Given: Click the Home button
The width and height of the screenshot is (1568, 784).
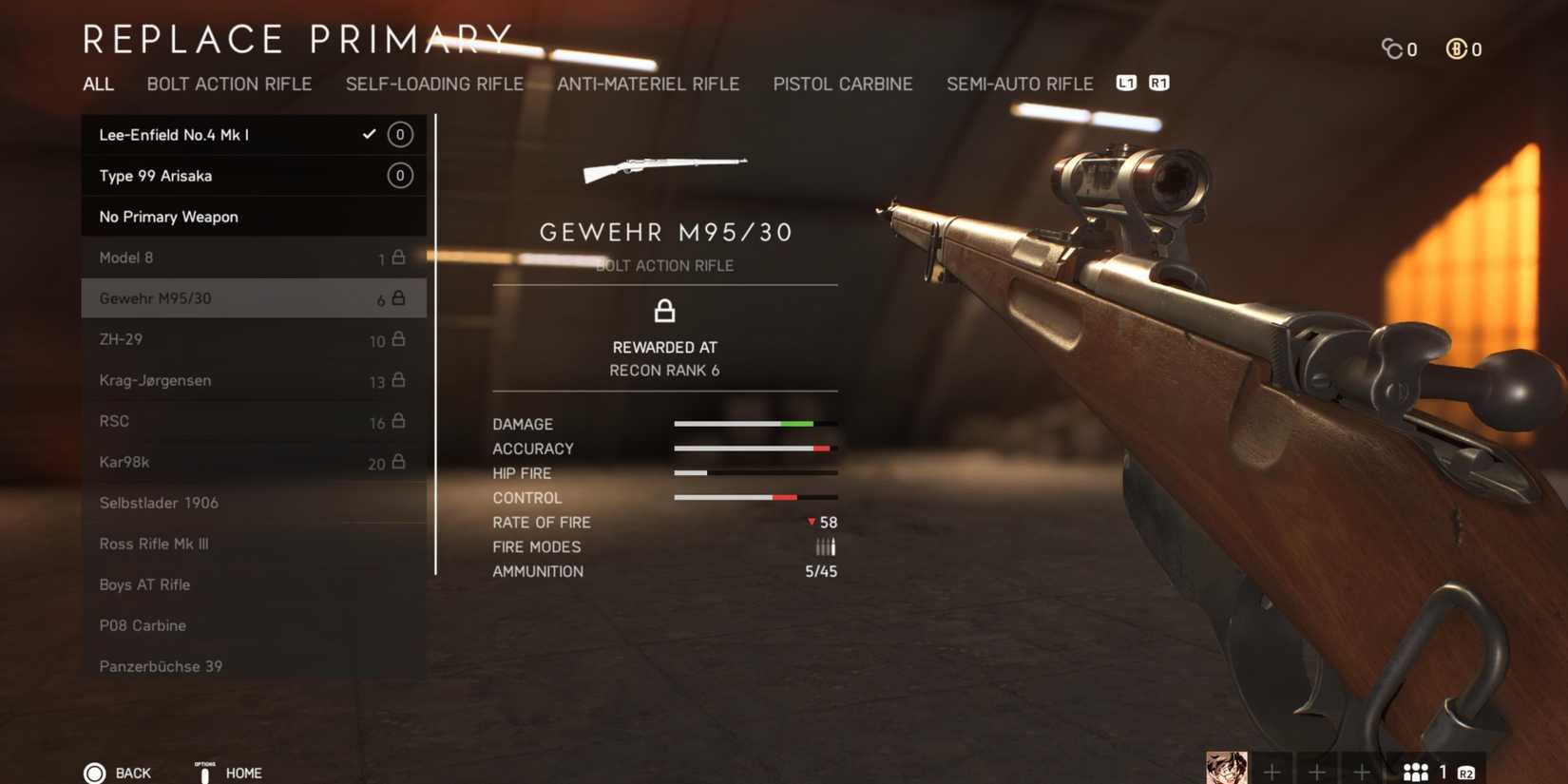Looking at the screenshot, I should pos(242,773).
